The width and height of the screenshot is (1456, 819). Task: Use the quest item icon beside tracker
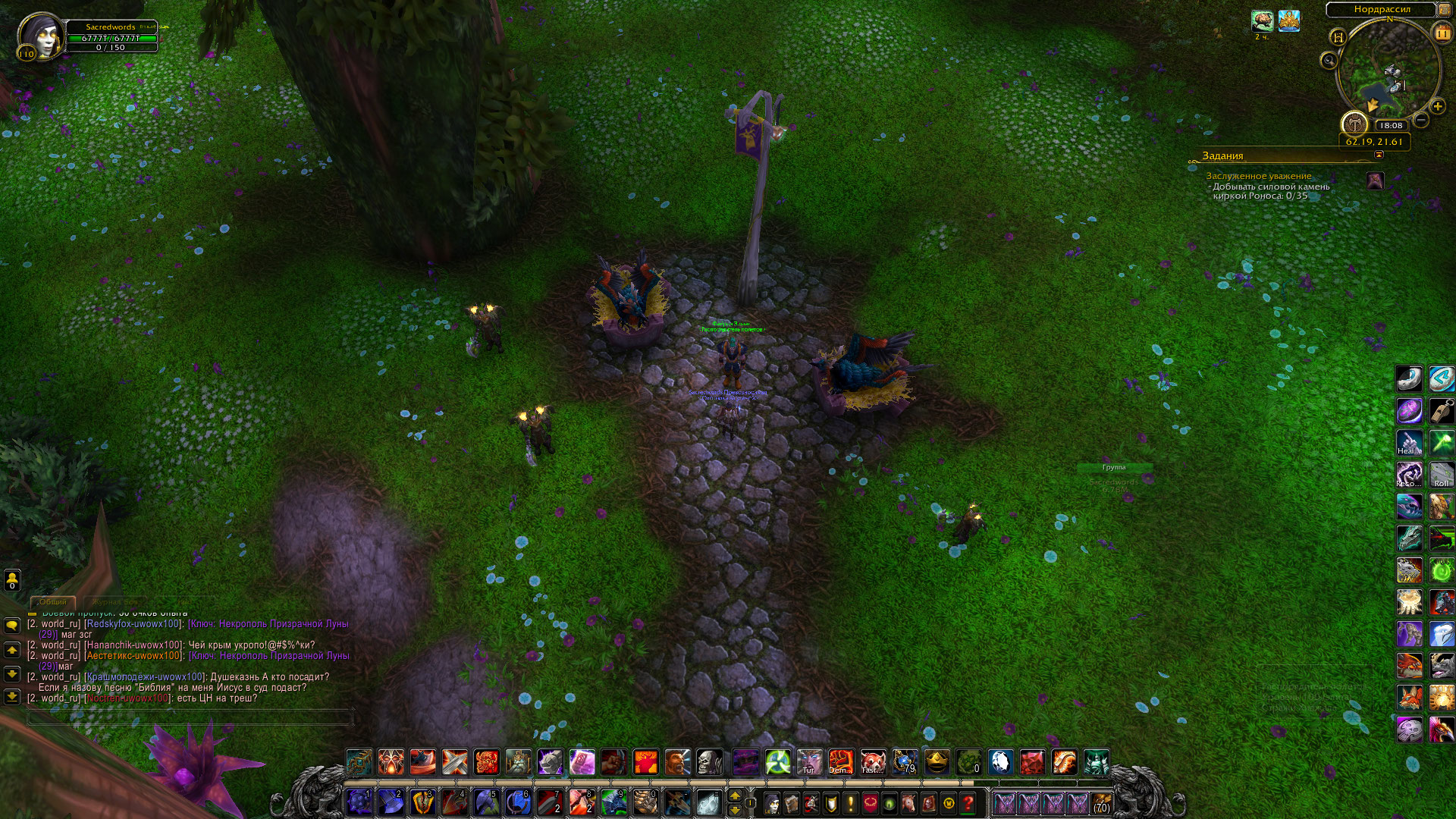(x=1375, y=181)
